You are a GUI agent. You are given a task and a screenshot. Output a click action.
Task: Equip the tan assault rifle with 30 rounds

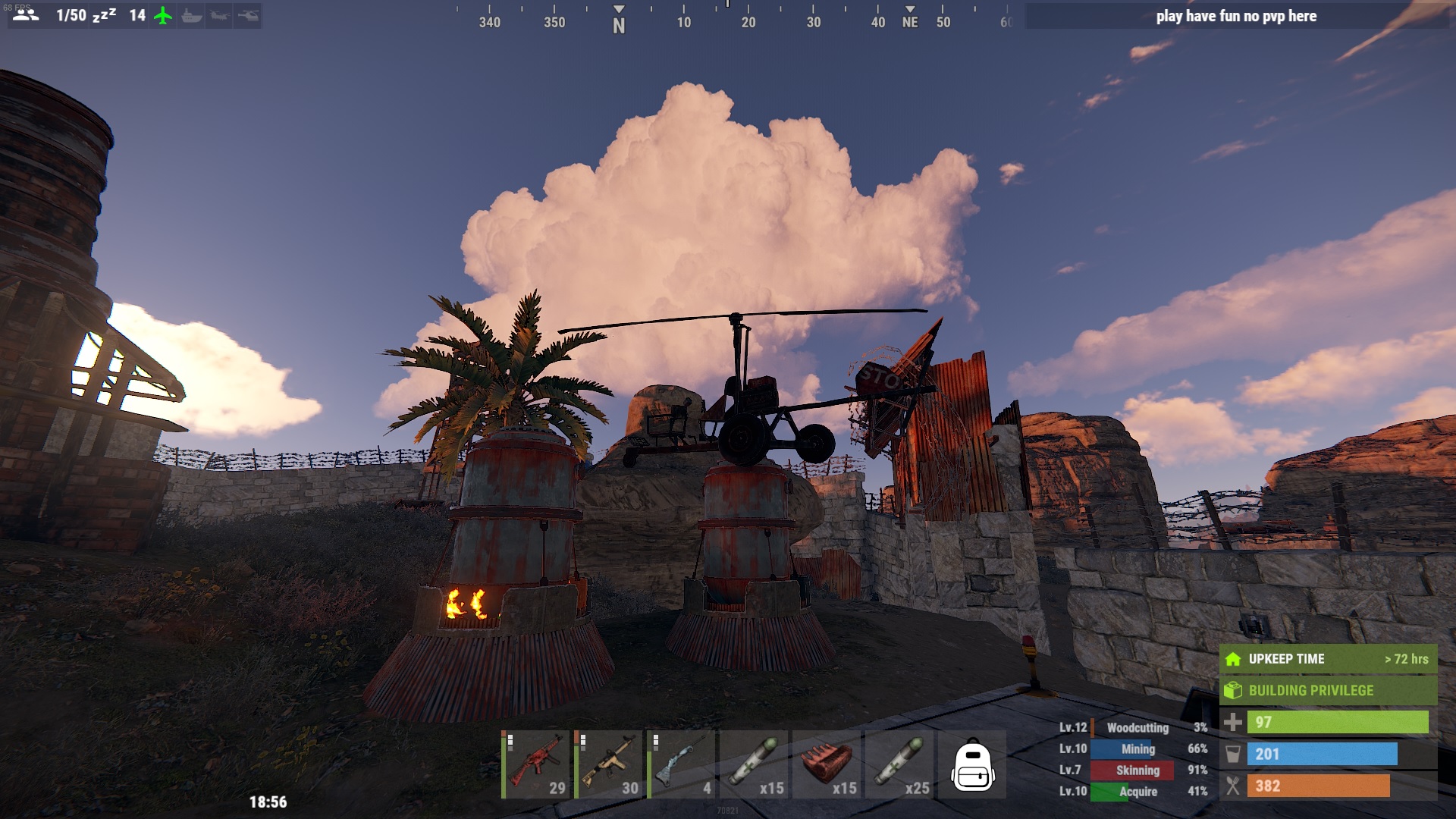[x=608, y=764]
